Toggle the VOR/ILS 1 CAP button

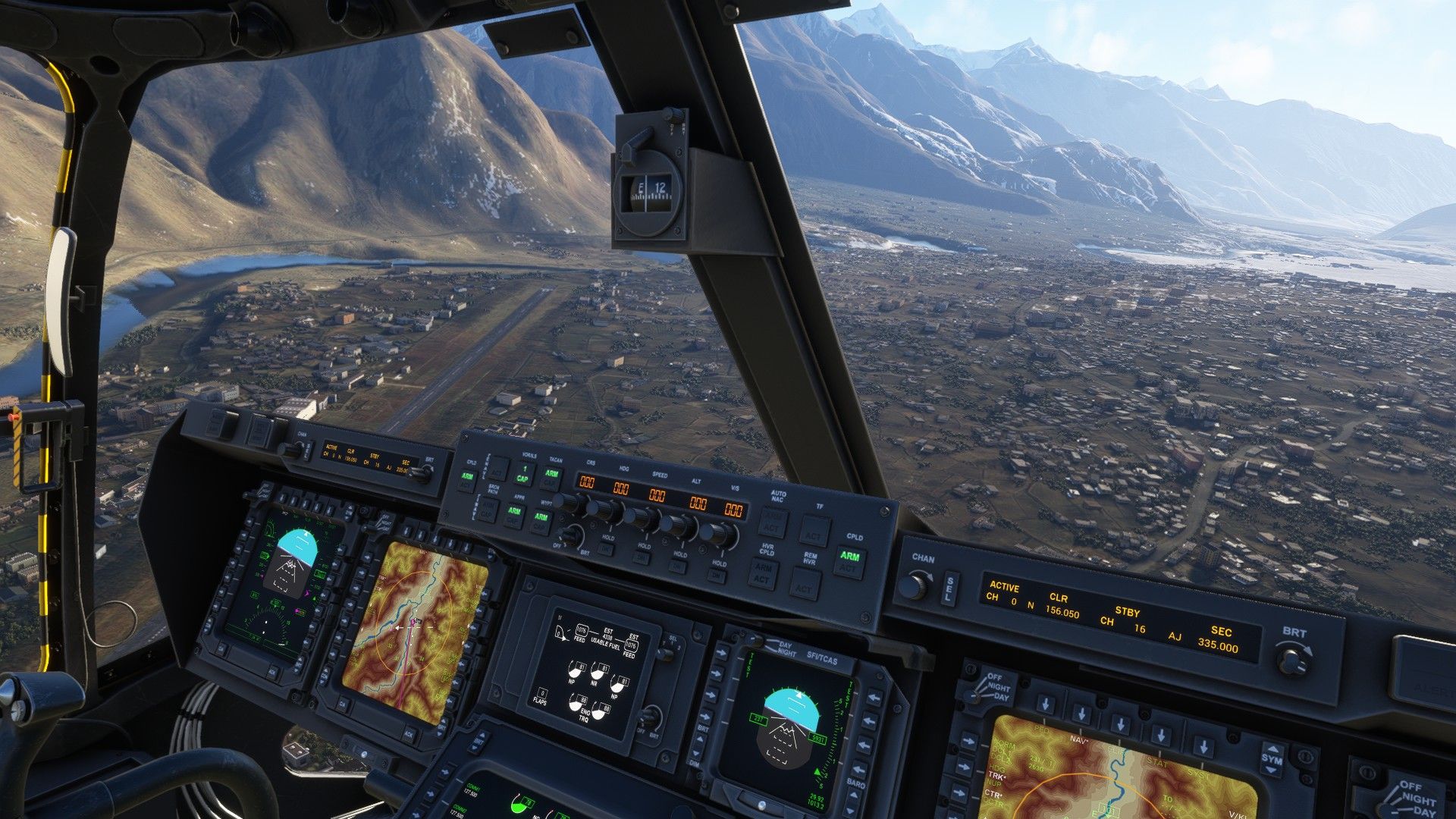(x=522, y=474)
